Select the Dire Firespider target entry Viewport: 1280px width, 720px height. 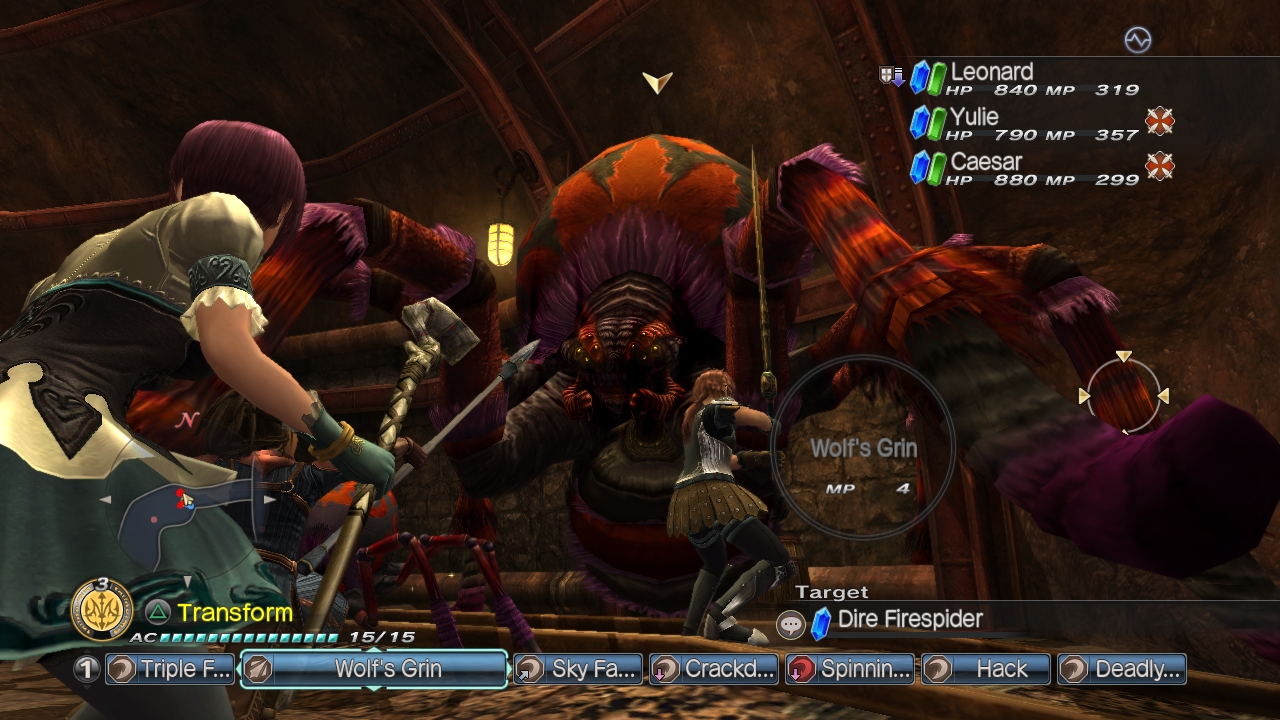click(x=910, y=620)
